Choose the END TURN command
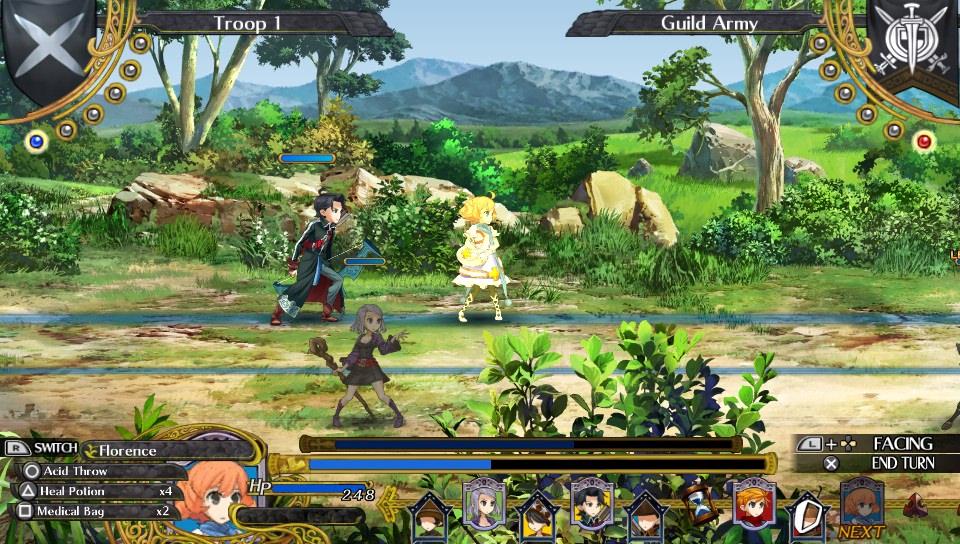The image size is (960, 544). [901, 463]
